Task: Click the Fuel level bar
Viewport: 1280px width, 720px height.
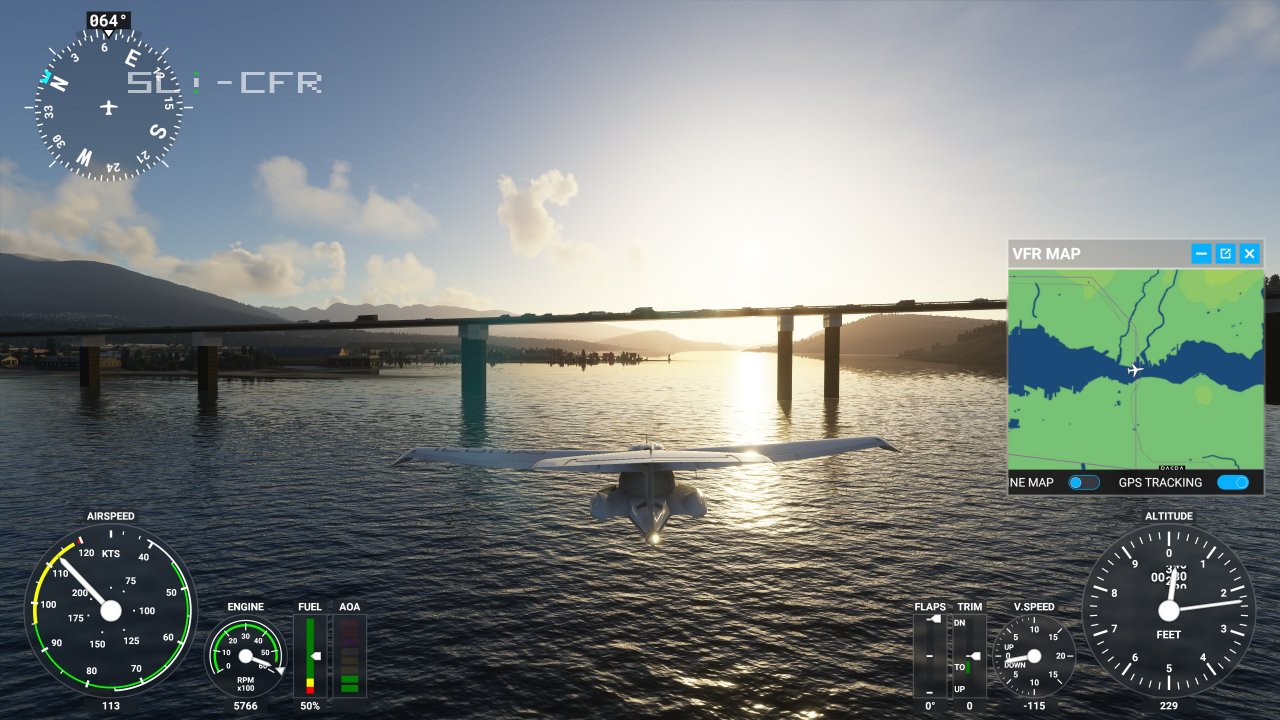Action: pos(311,655)
